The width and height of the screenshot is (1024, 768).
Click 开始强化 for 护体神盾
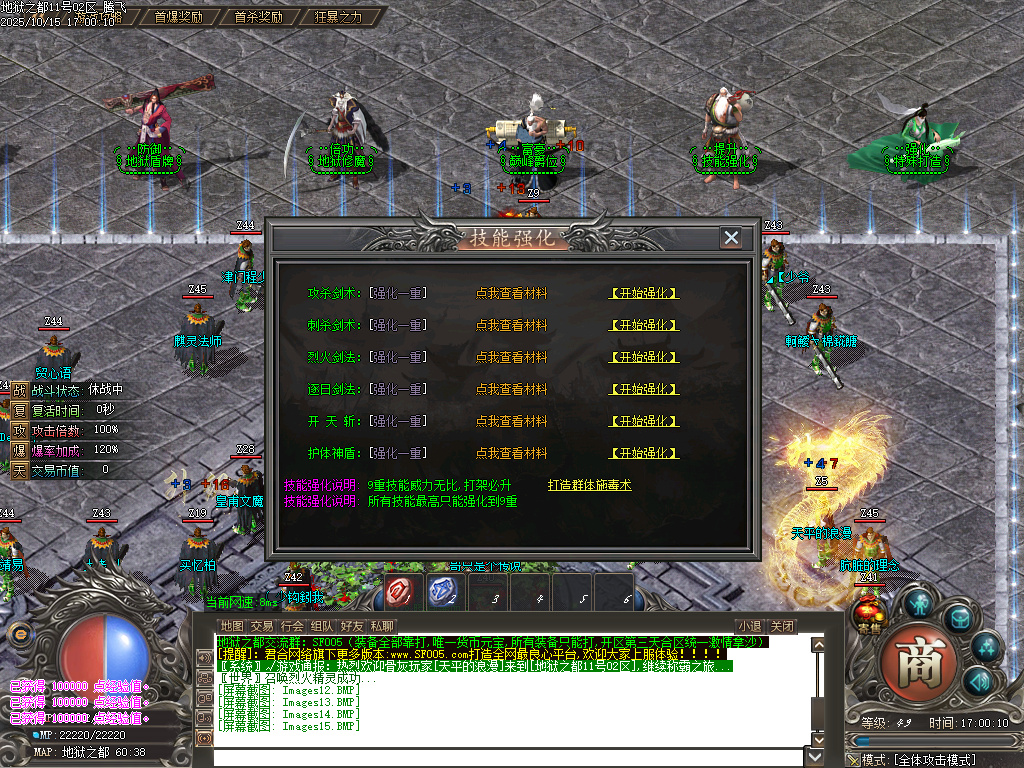coord(644,453)
